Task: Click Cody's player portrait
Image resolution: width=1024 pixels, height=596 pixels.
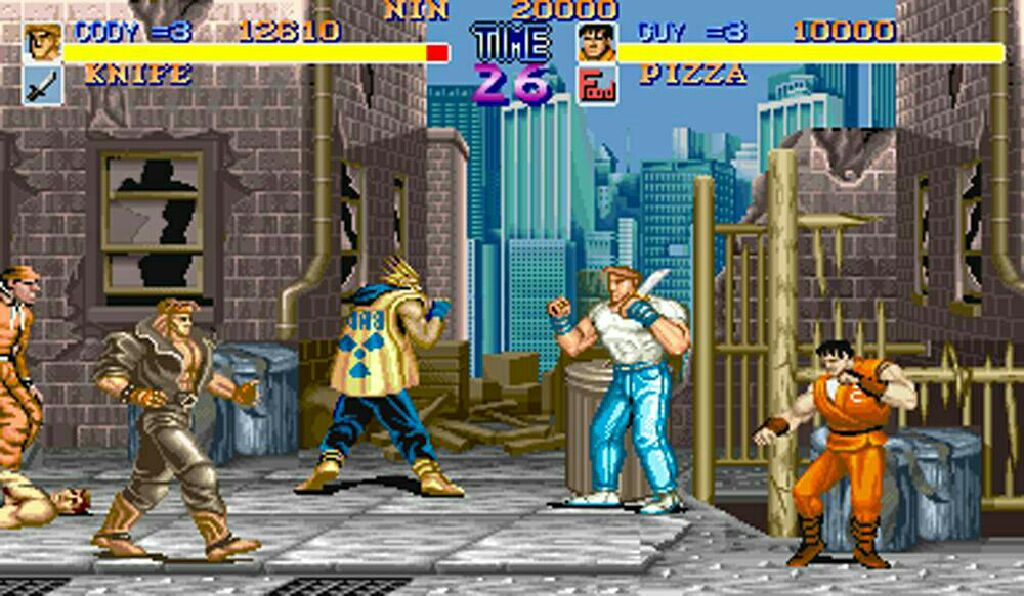Action: tap(43, 43)
